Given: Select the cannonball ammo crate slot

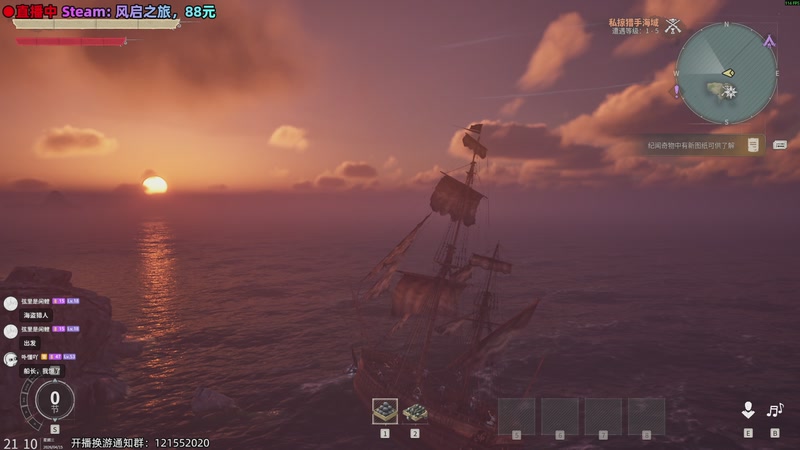Looking at the screenshot, I should tap(385, 411).
